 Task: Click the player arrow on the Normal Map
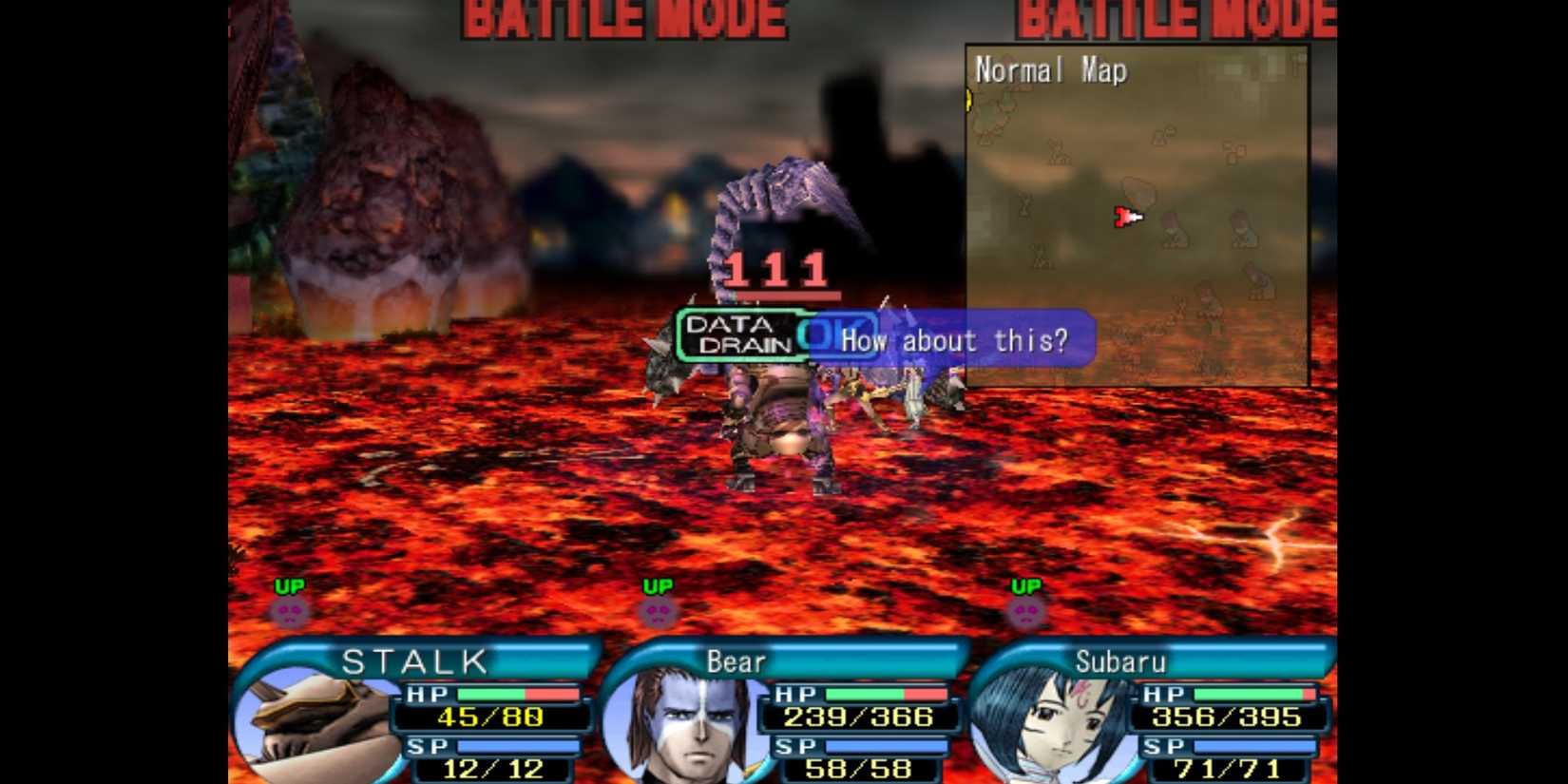[x=1127, y=217]
